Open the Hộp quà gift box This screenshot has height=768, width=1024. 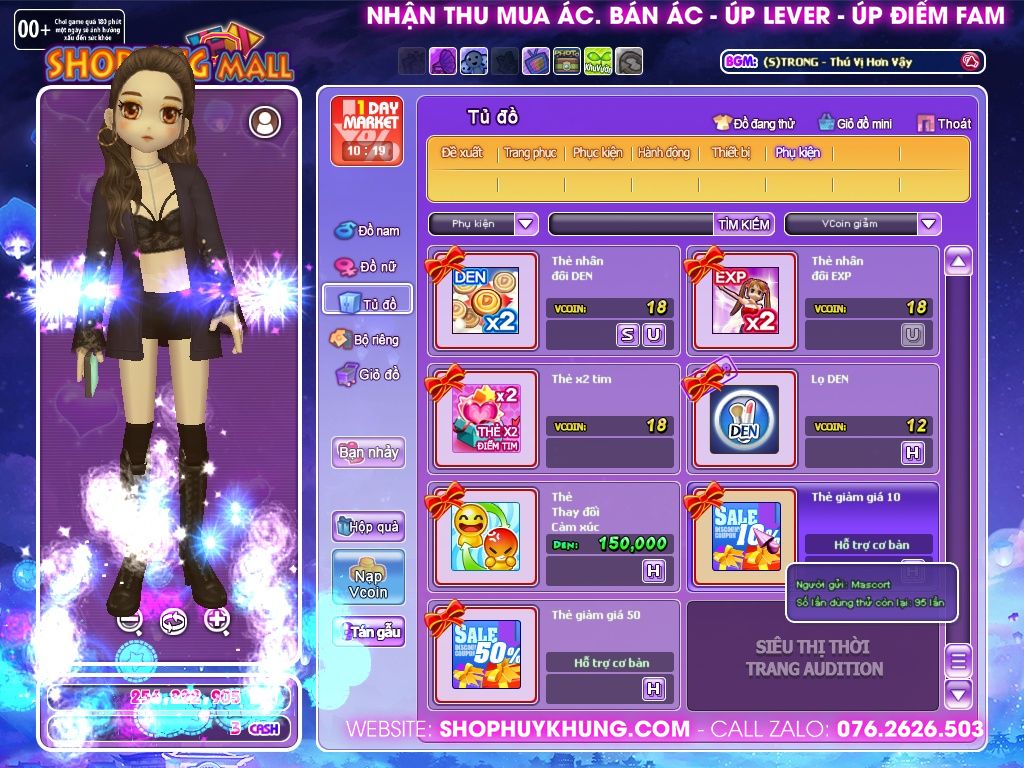(368, 526)
